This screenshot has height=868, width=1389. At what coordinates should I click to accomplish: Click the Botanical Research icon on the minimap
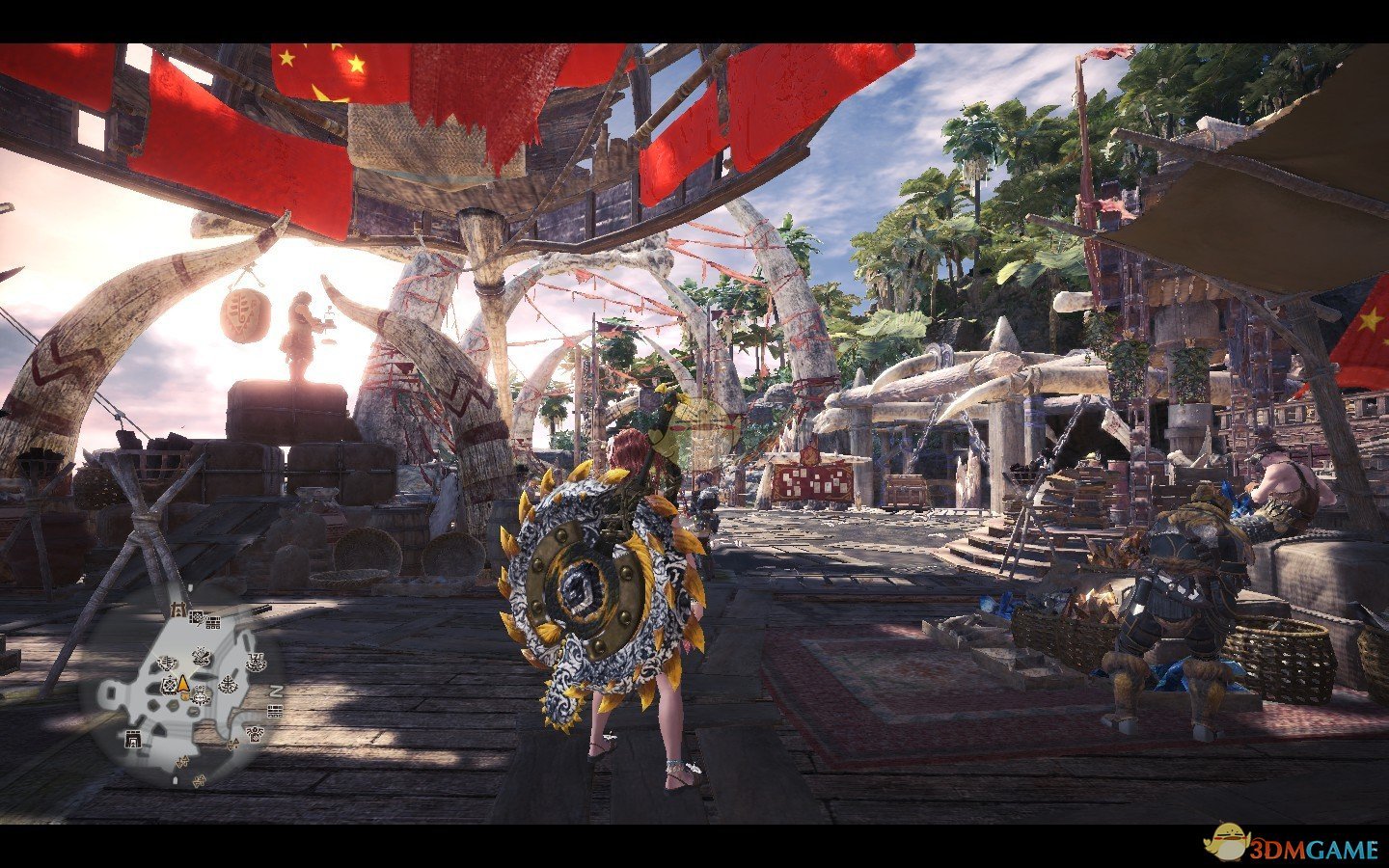point(228,685)
